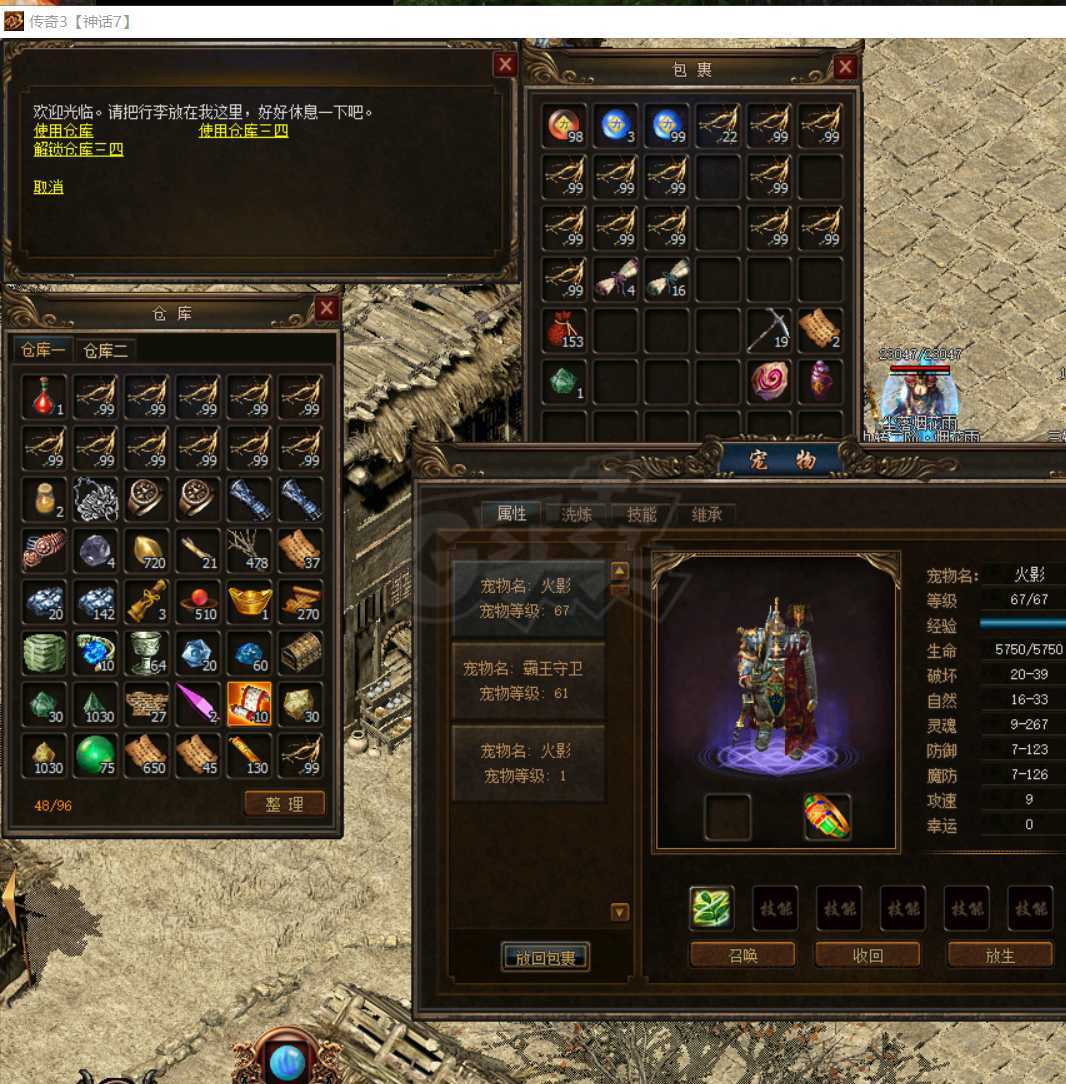Choose the 使用仓库三四 option
The height and width of the screenshot is (1084, 1066).
click(243, 131)
